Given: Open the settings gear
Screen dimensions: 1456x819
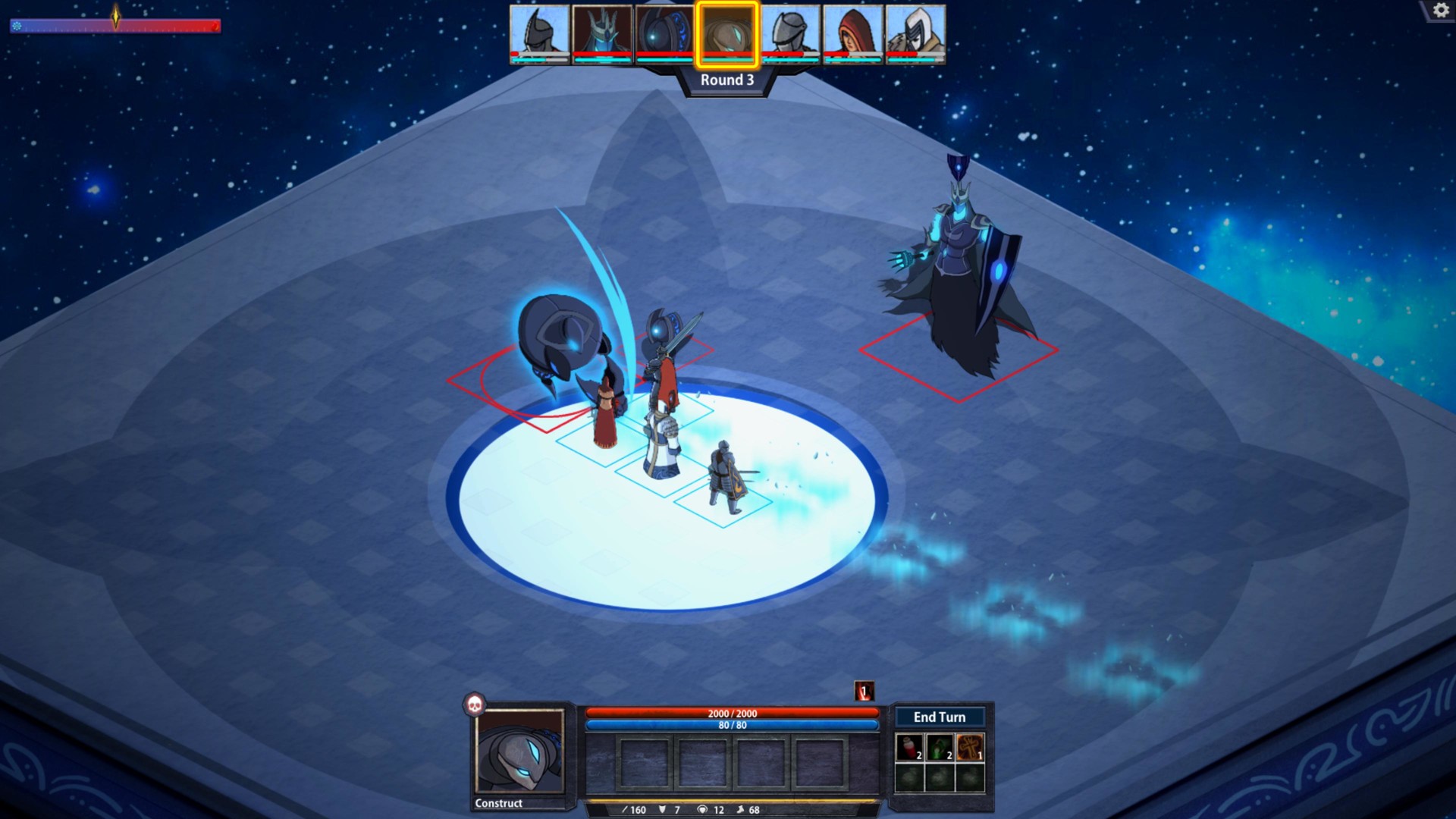Looking at the screenshot, I should 1440,10.
